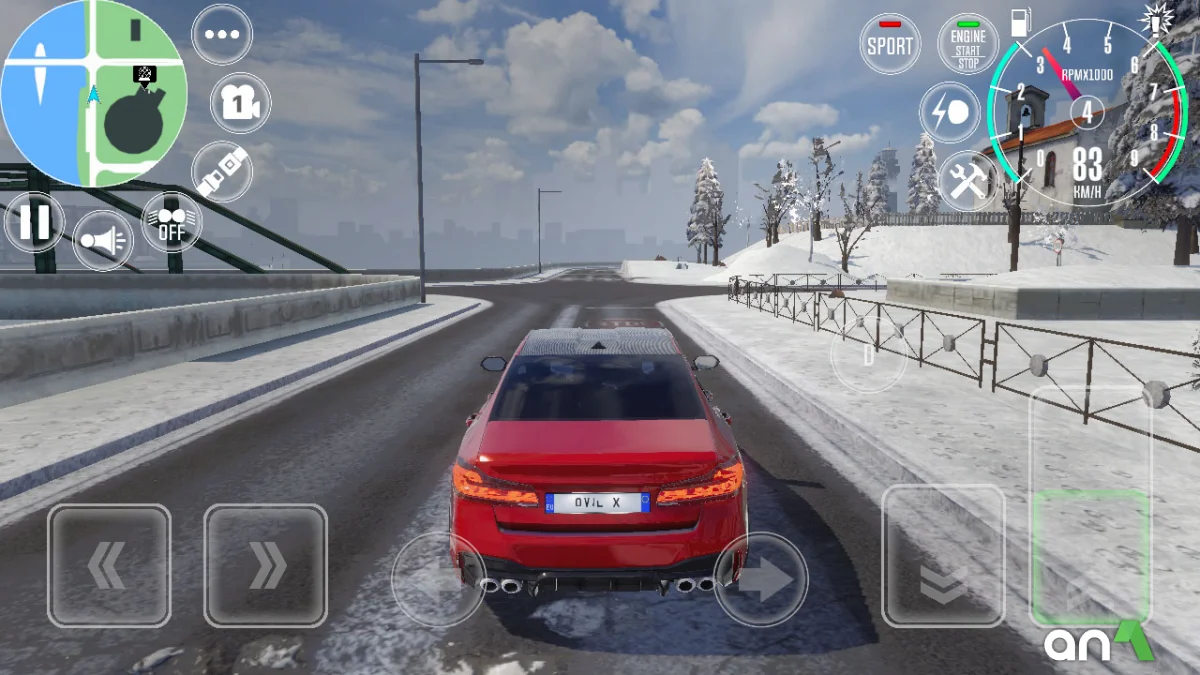Activate the left turn signal arrow
The height and width of the screenshot is (675, 1200).
click(x=438, y=580)
